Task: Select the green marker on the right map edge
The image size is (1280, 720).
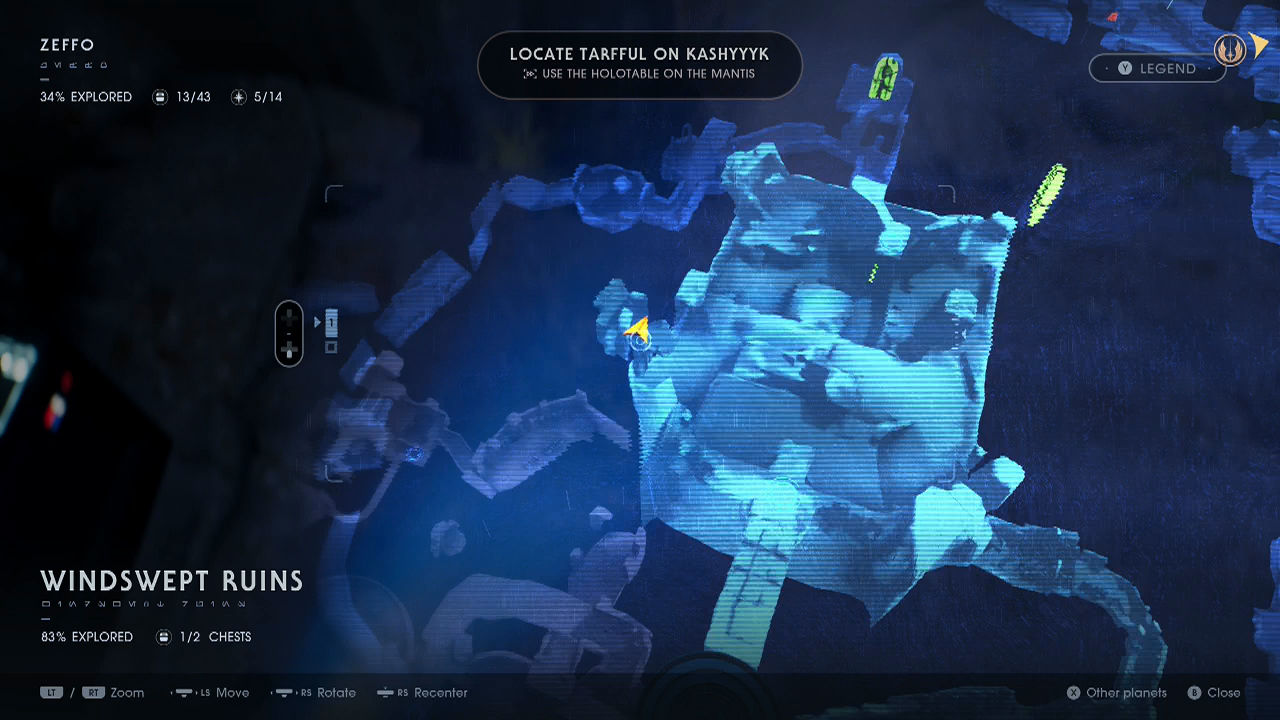Action: tap(1047, 195)
